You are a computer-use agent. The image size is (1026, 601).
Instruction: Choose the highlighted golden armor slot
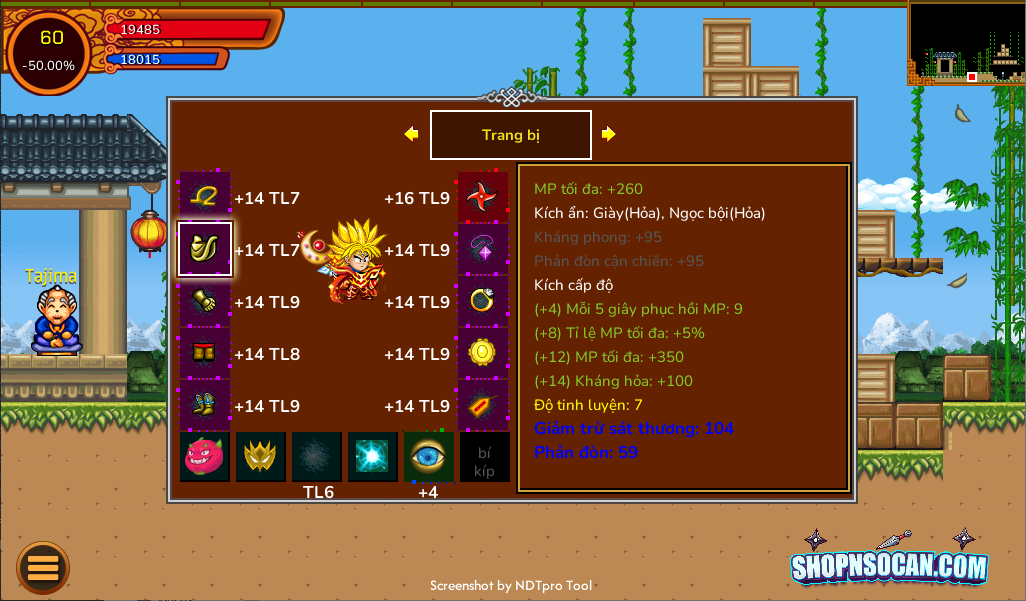(205, 249)
